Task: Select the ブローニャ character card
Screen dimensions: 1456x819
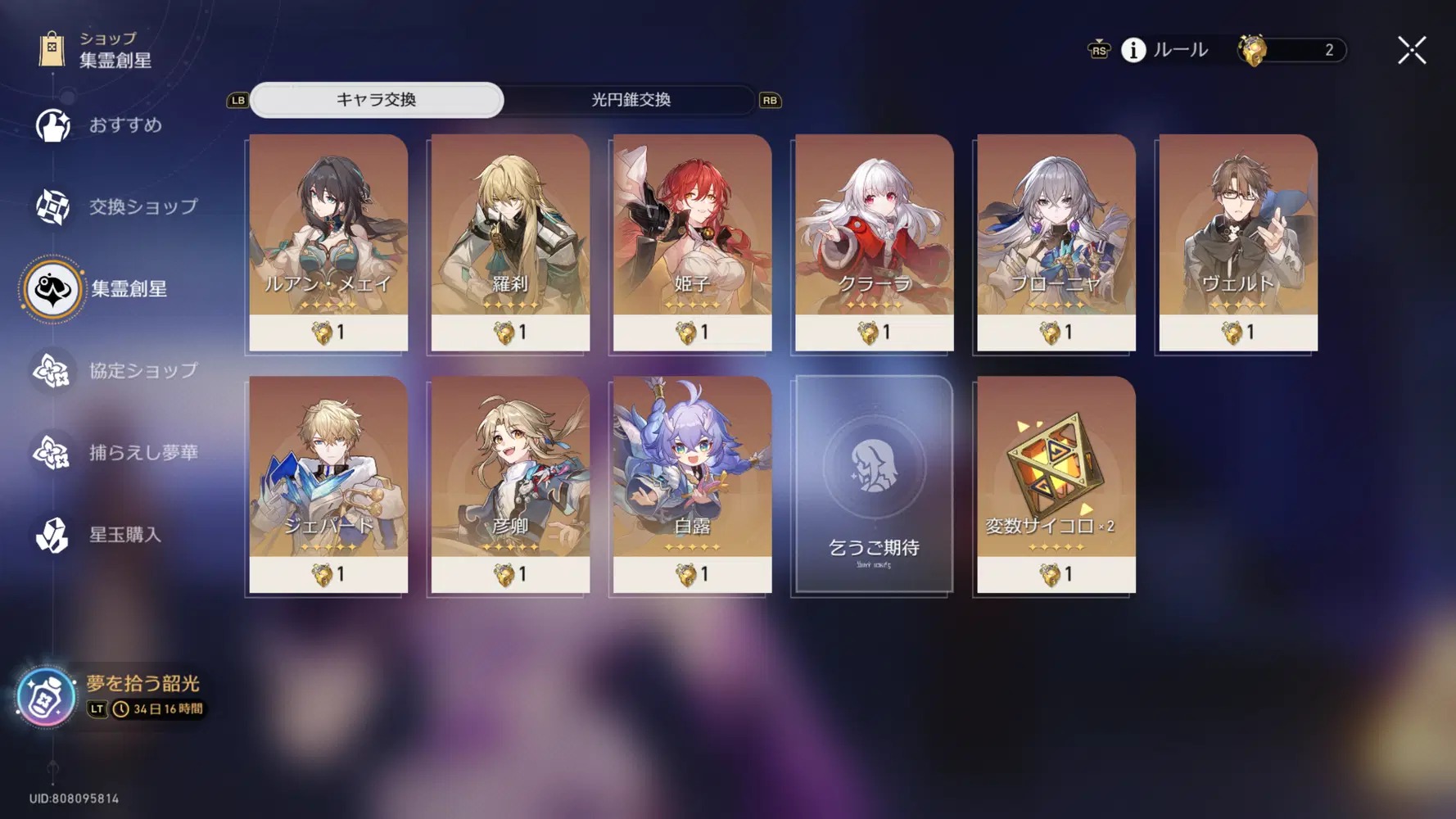Action: 1056,242
